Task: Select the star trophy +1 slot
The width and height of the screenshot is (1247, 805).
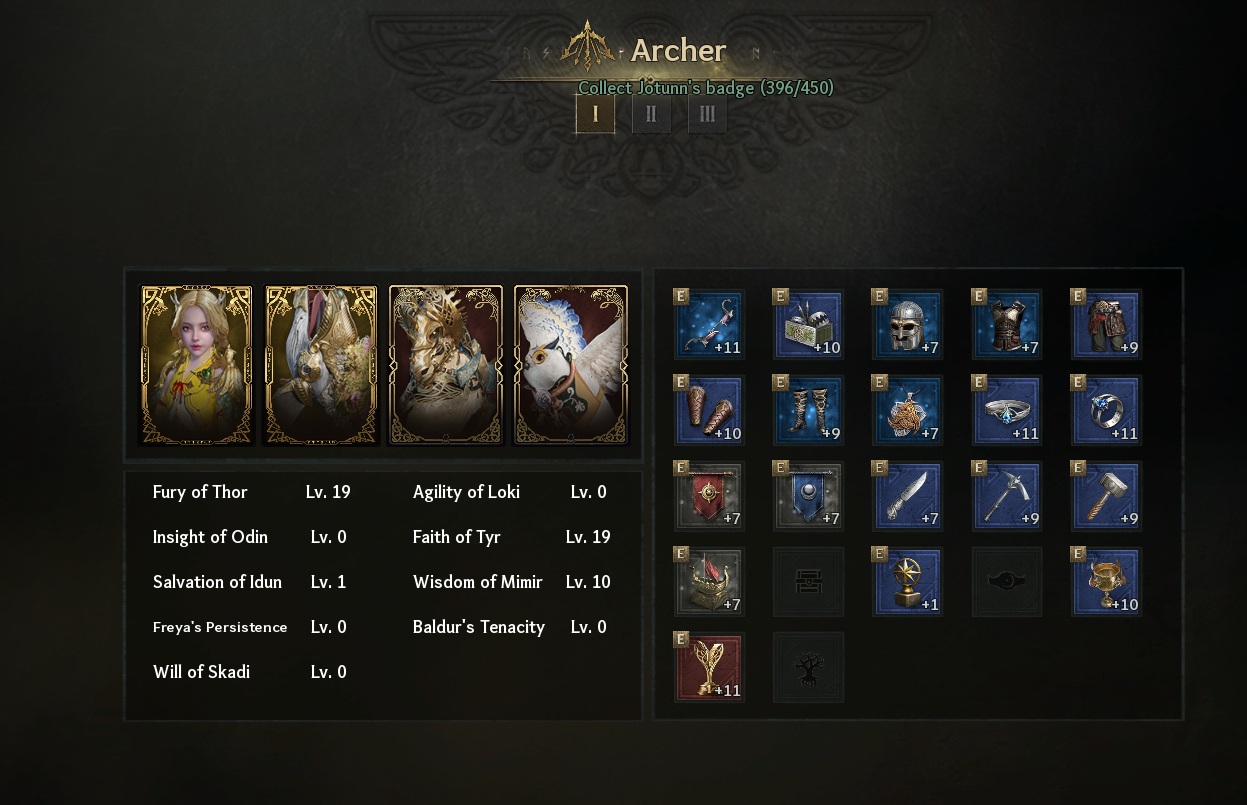Action: pos(907,581)
